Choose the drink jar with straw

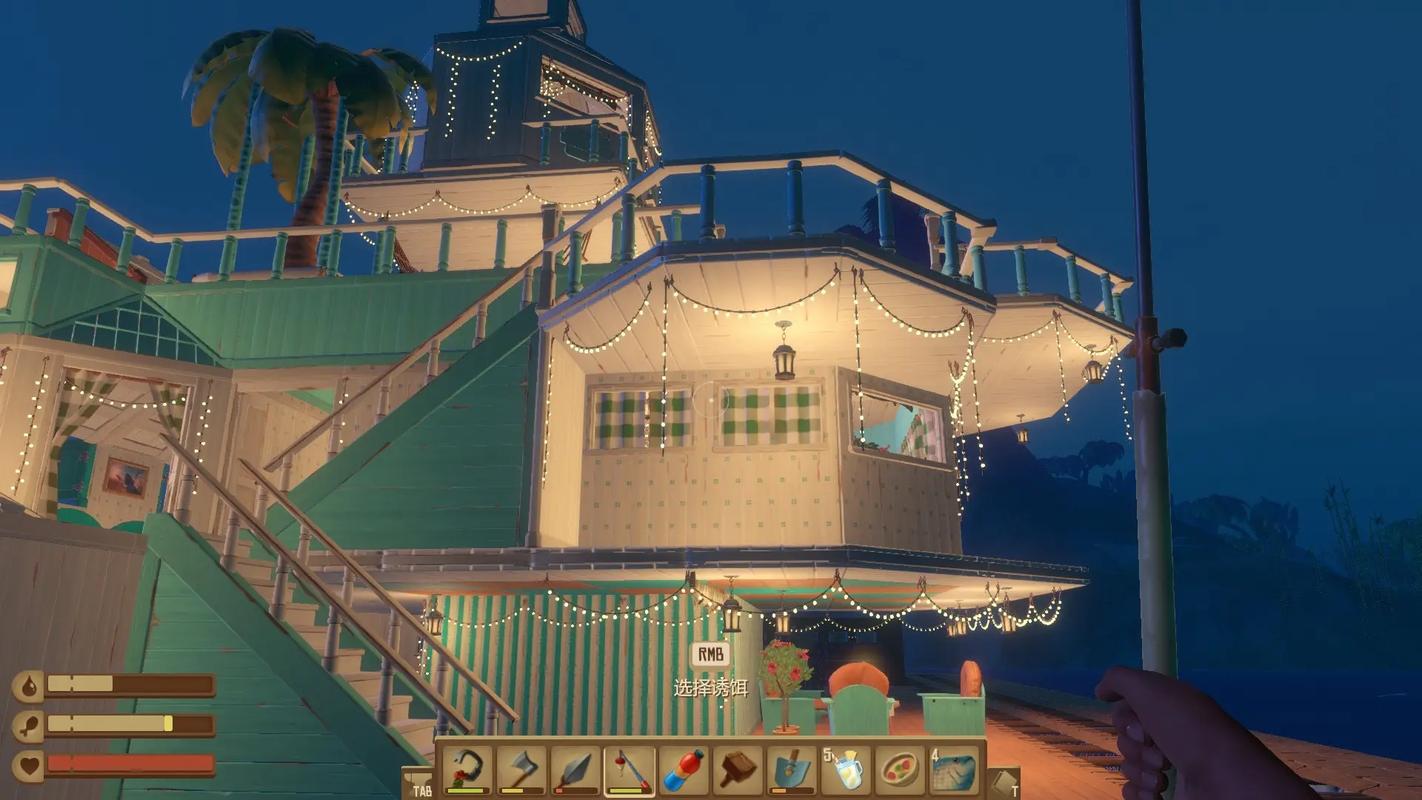[x=846, y=771]
